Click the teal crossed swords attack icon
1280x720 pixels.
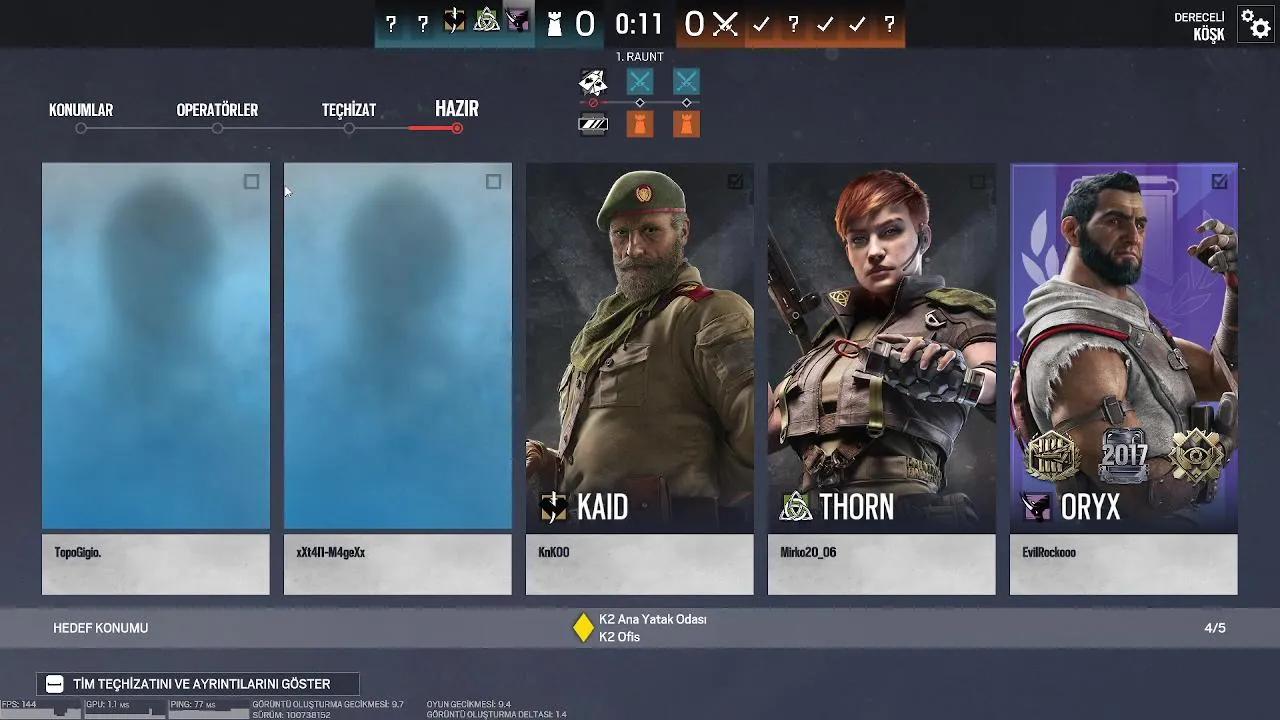pos(638,82)
